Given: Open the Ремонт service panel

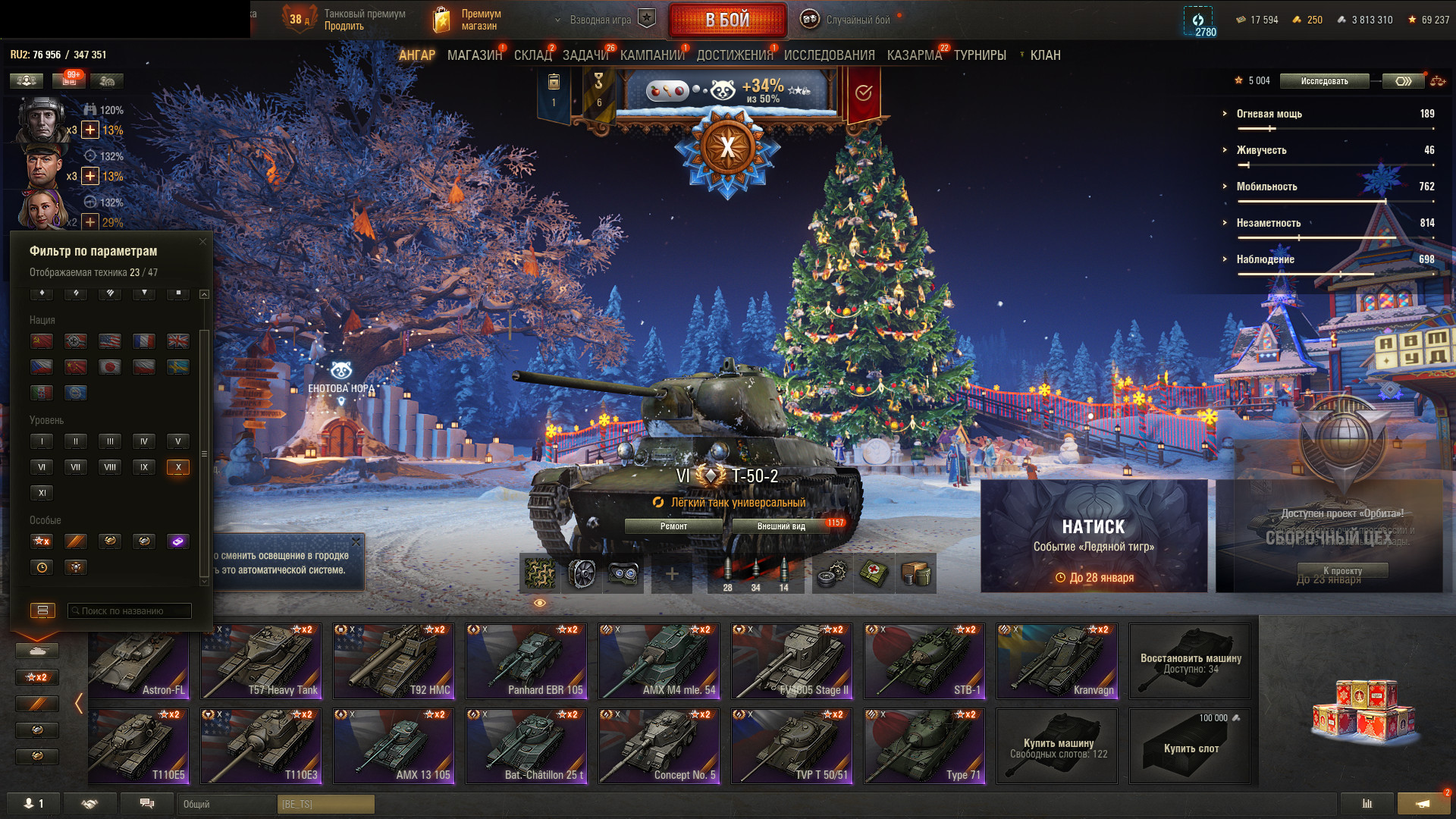Looking at the screenshot, I should (673, 526).
